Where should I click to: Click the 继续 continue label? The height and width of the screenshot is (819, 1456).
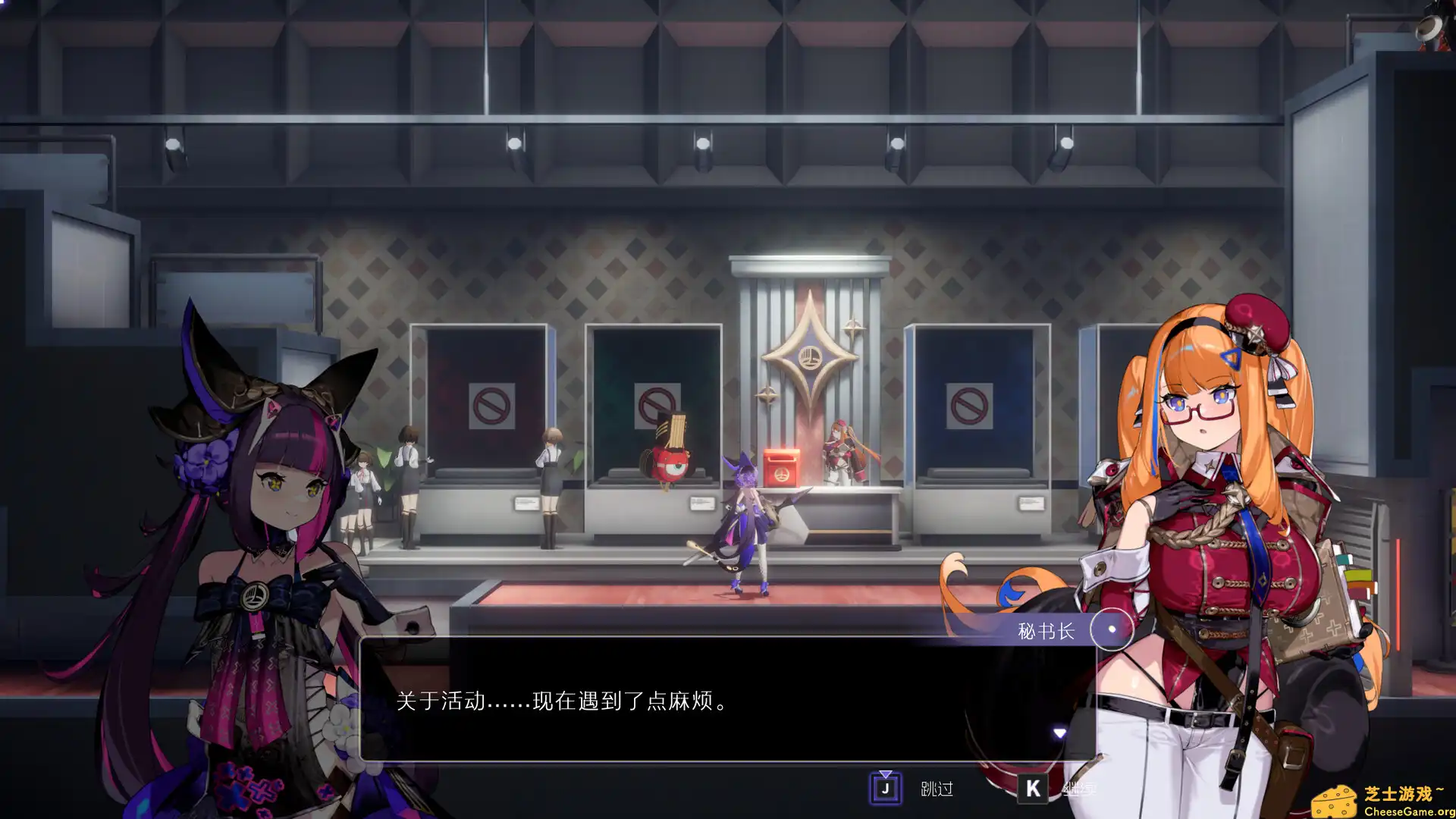point(1081,789)
